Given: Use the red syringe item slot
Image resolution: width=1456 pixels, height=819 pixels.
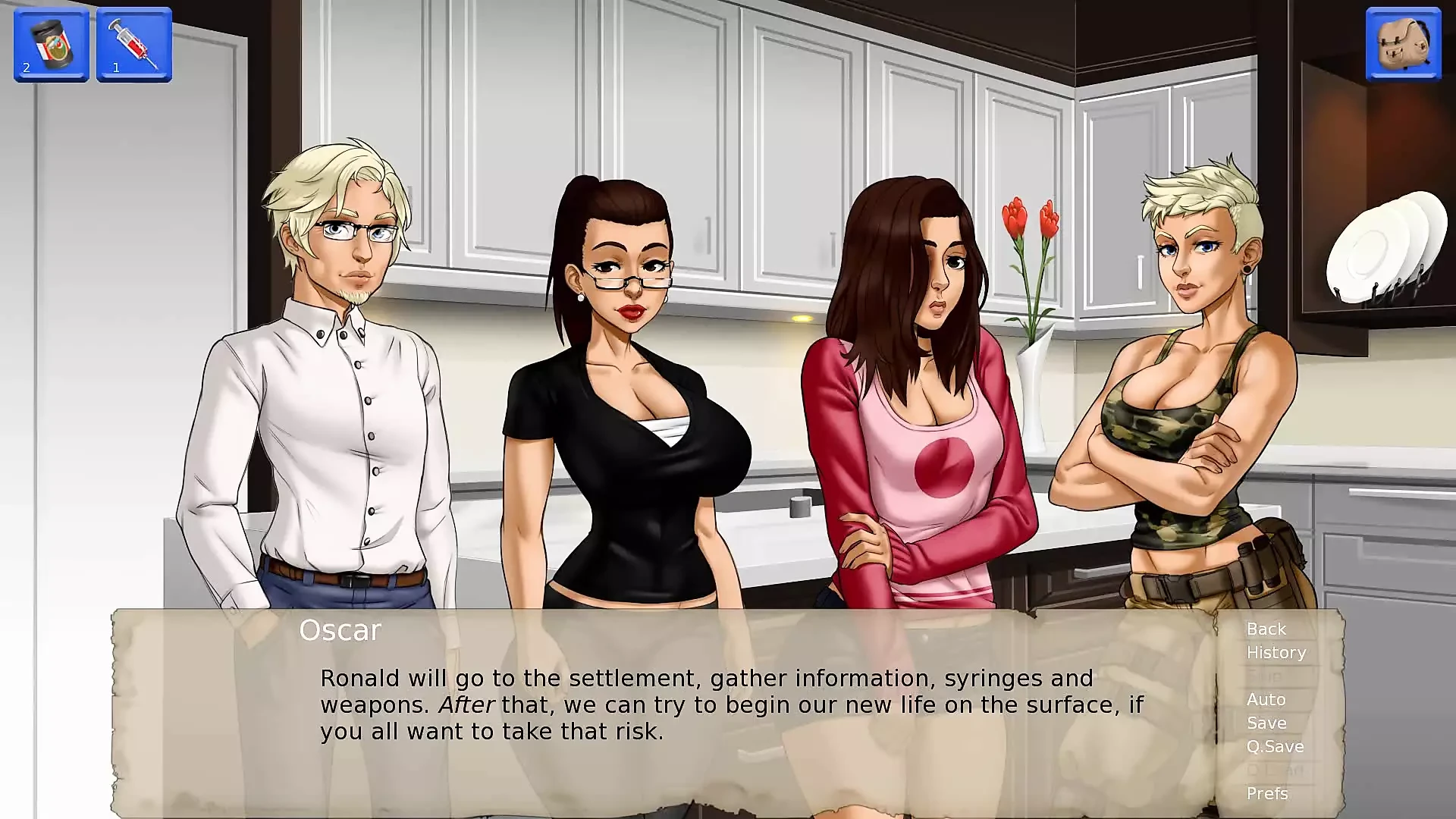Looking at the screenshot, I should [134, 45].
